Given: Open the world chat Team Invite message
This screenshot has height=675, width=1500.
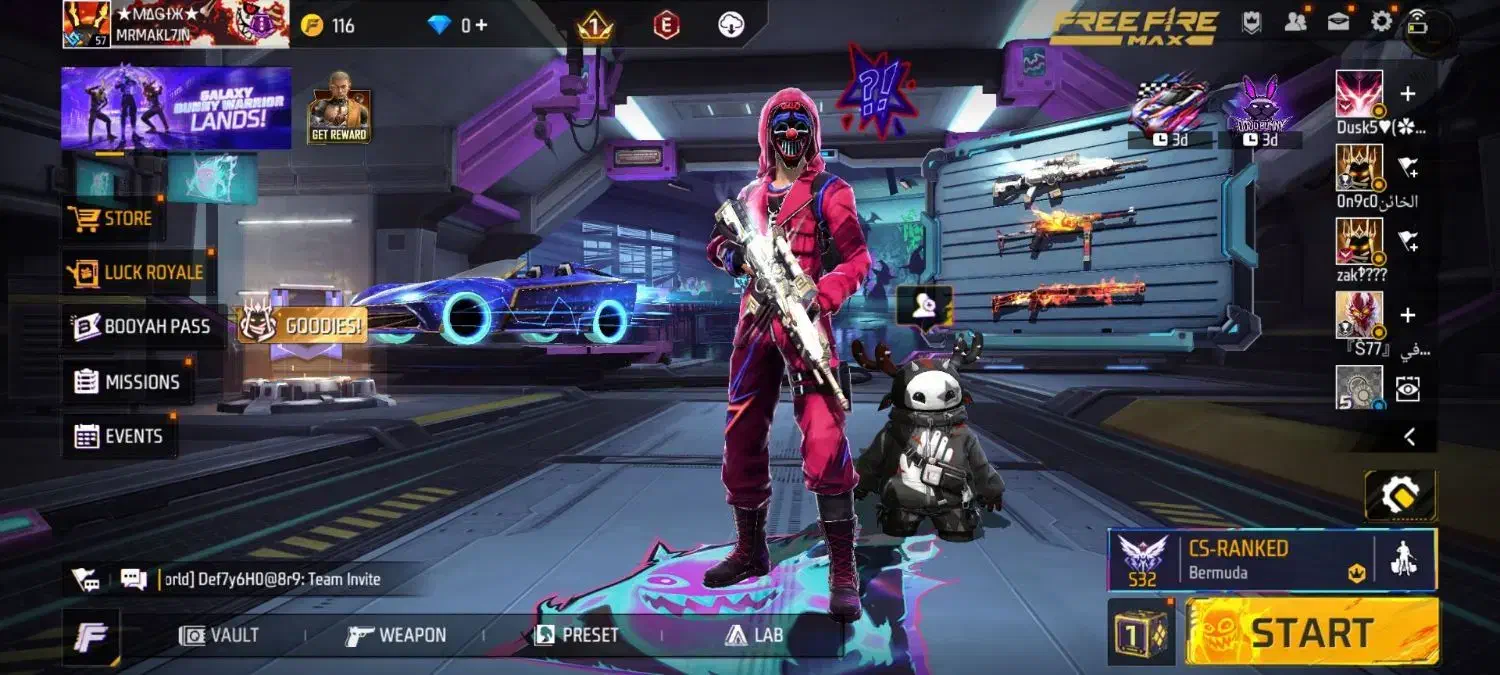Looking at the screenshot, I should (x=268, y=579).
